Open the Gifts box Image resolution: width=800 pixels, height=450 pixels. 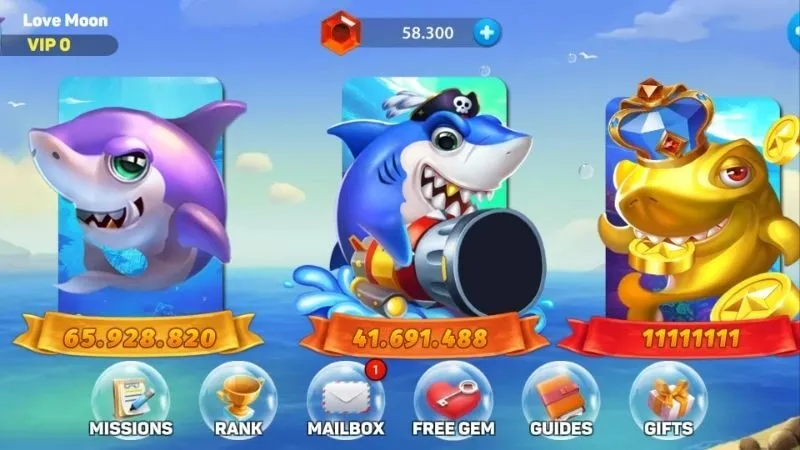tap(668, 400)
